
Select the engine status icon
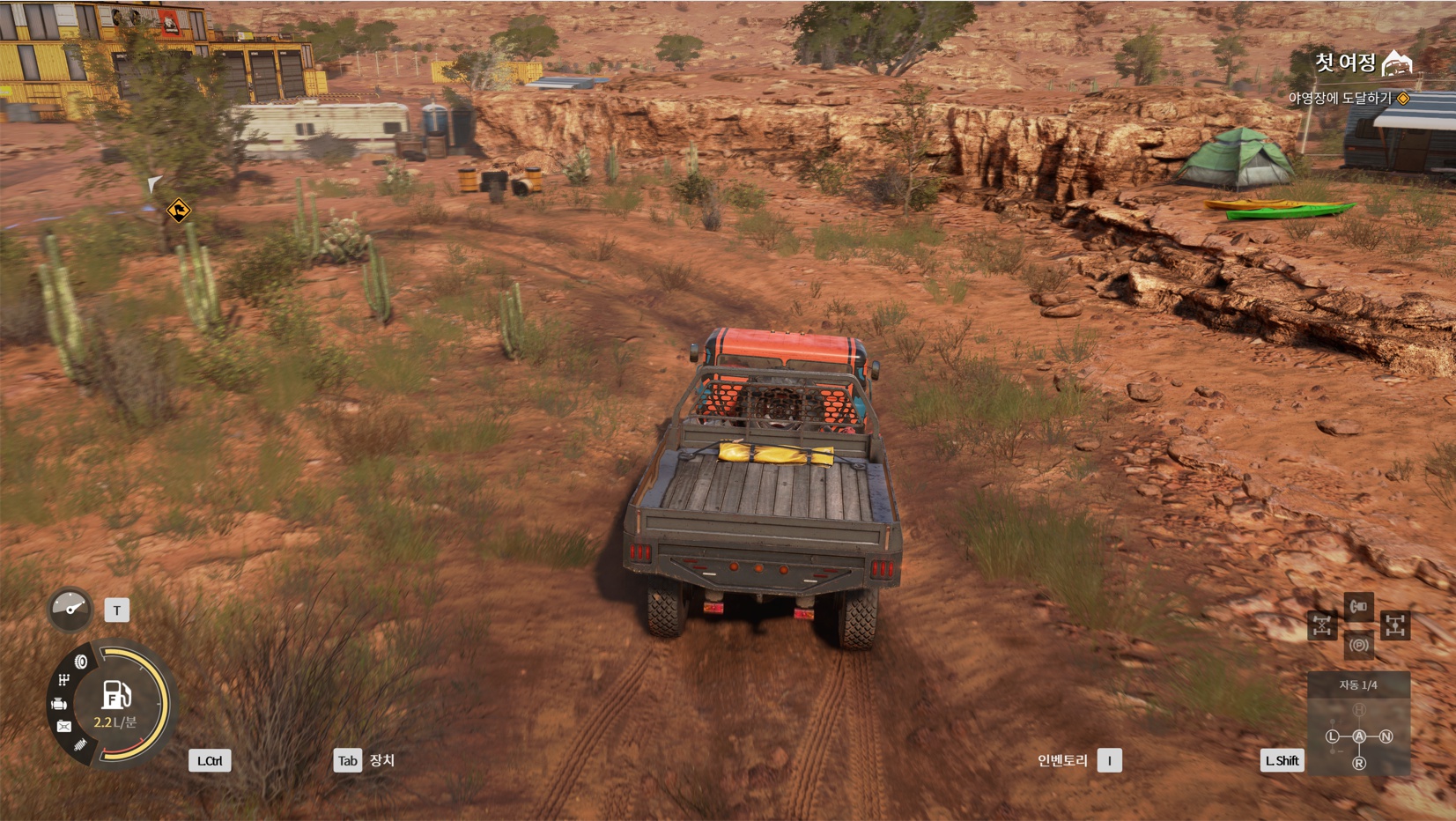tap(59, 703)
